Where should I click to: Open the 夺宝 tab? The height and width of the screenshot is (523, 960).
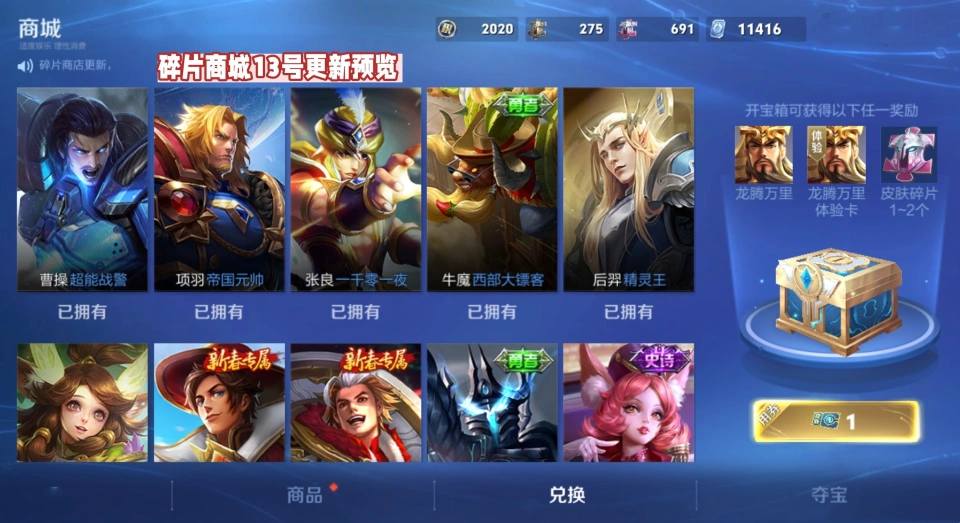(x=829, y=494)
